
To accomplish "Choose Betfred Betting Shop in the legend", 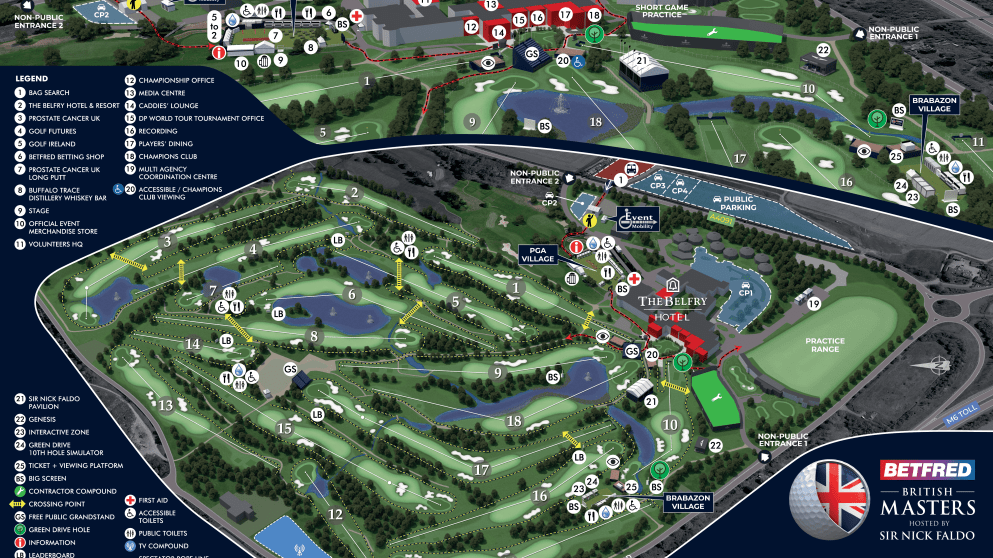I will pos(62,156).
